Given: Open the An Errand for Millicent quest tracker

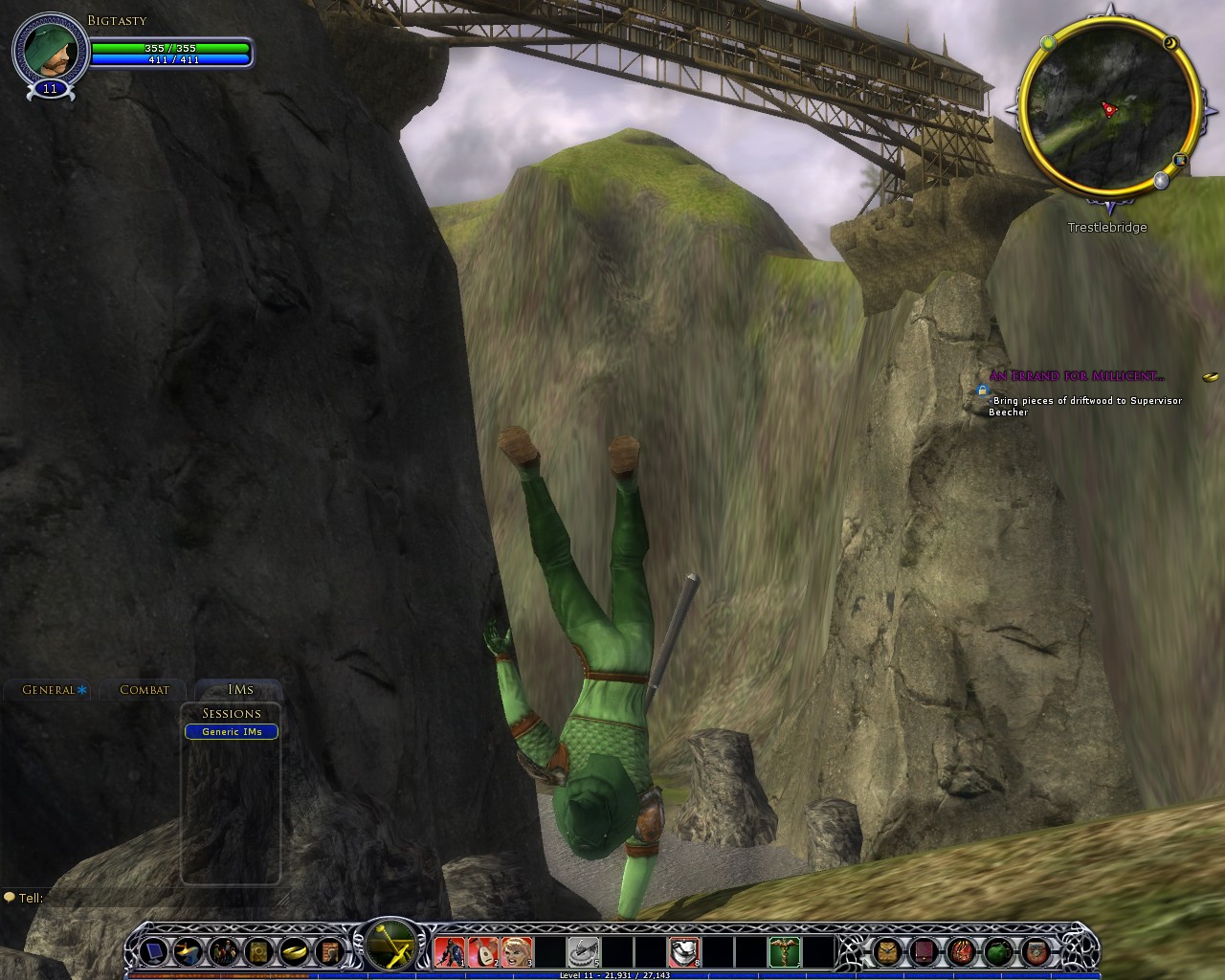Looking at the screenshot, I should pos(1077,376).
